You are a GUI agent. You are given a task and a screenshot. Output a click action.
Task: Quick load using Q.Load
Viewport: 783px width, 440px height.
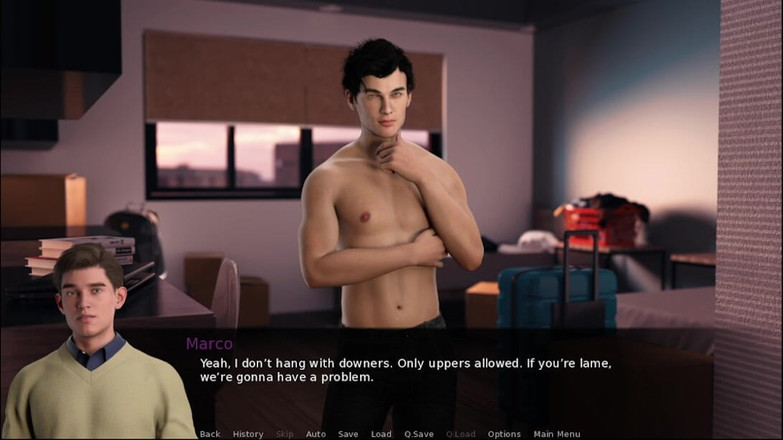coord(461,434)
